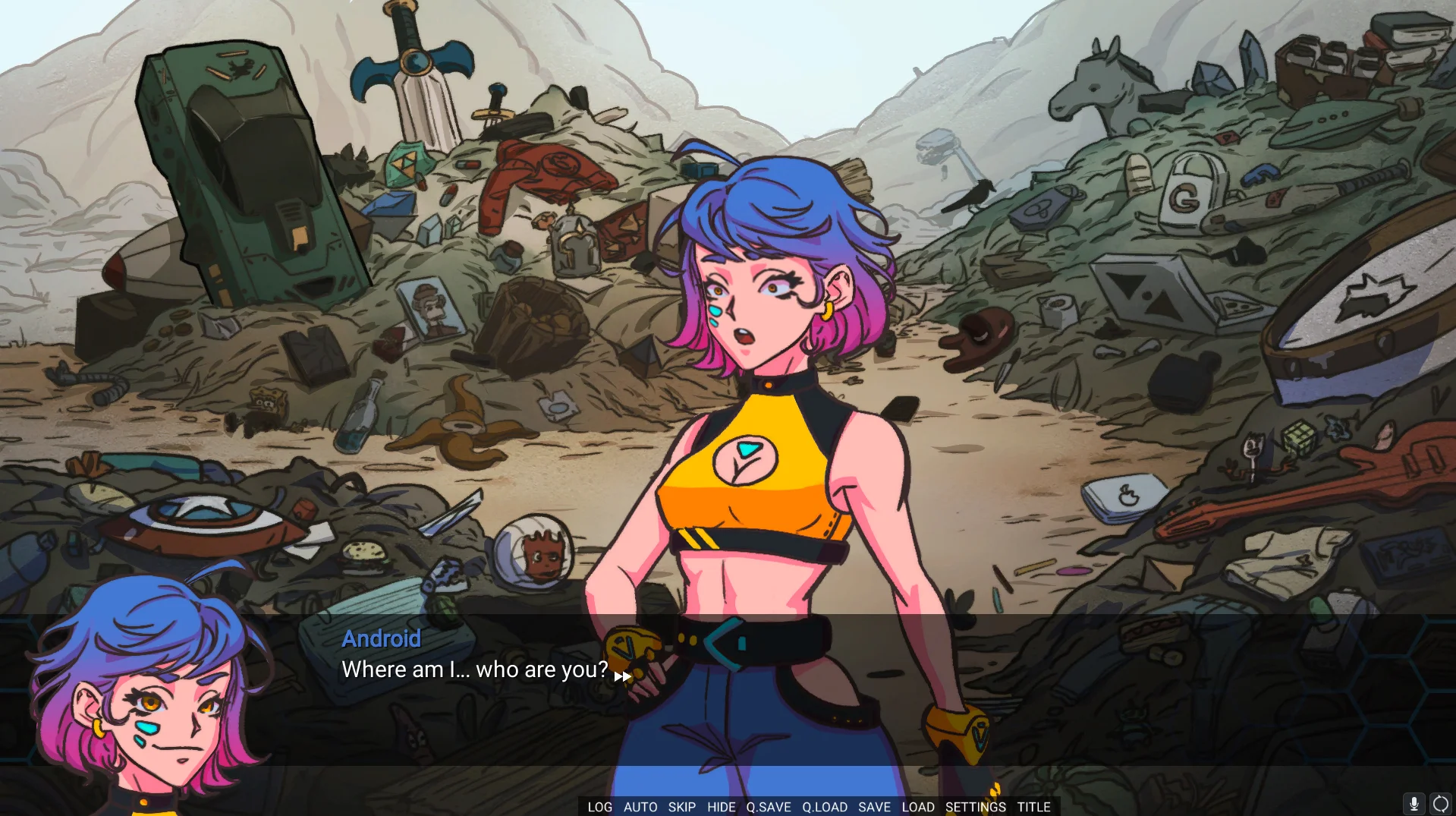Viewport: 1456px width, 816px height.
Task: Open the dialogue LOG
Action: pos(599,807)
